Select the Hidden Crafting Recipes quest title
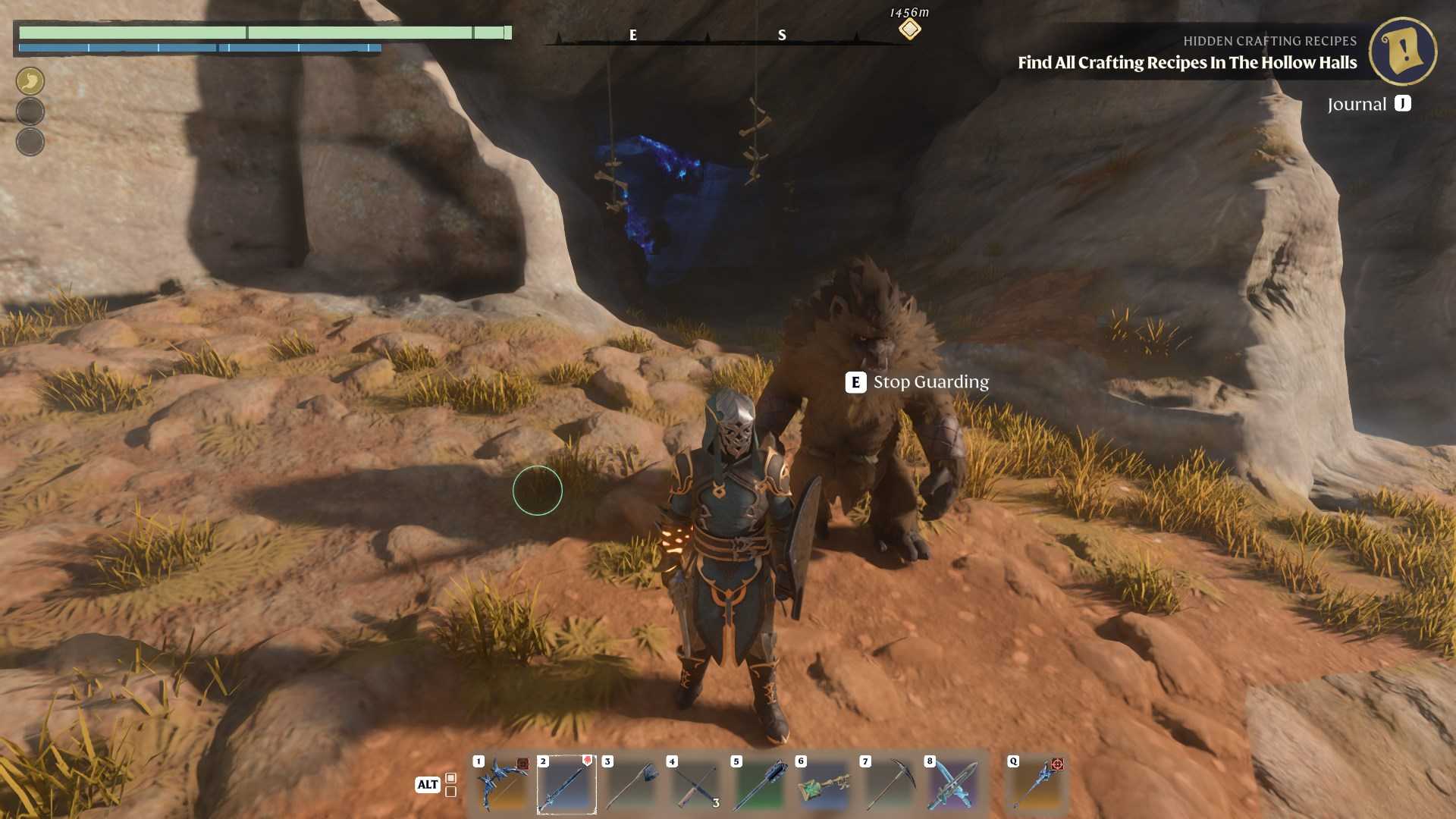Image resolution: width=1456 pixels, height=819 pixels. click(1269, 41)
